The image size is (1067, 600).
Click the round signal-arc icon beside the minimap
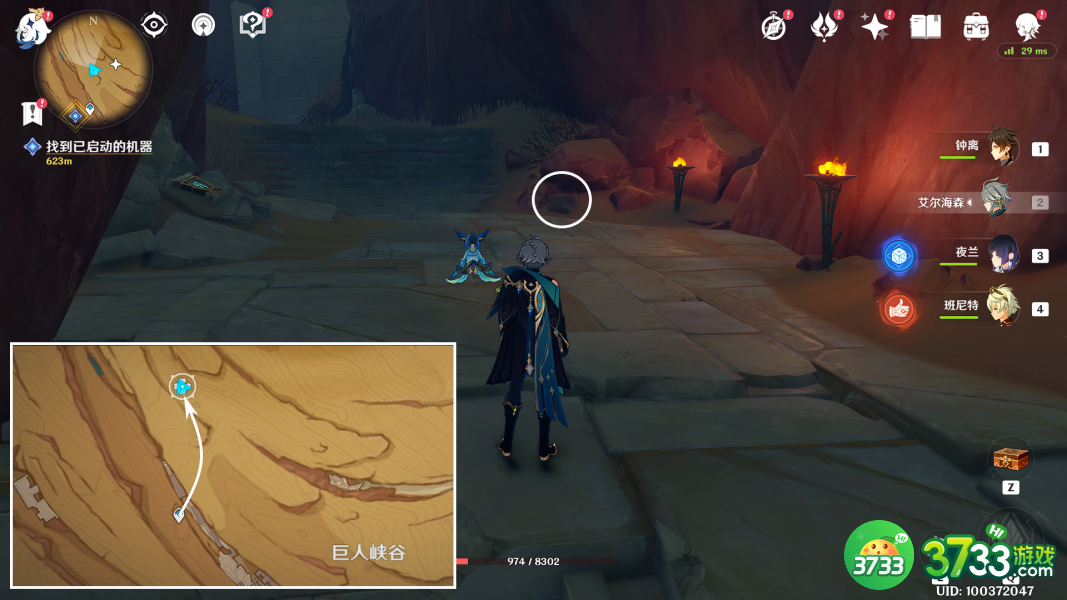[x=203, y=26]
